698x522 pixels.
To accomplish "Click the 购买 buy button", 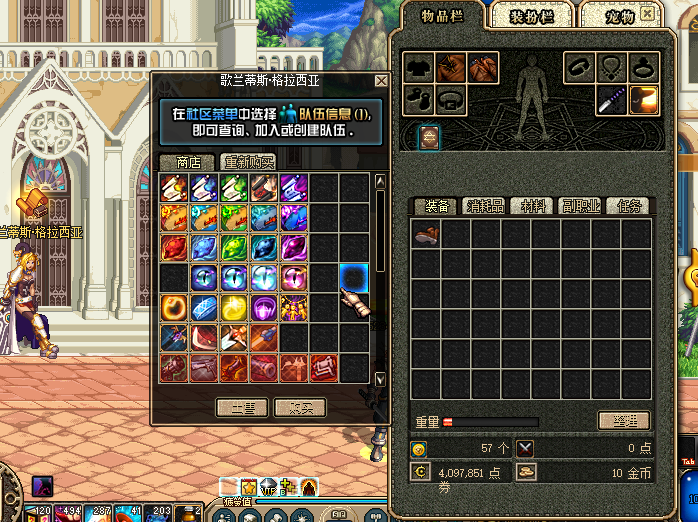I will pyautogui.click(x=301, y=407).
